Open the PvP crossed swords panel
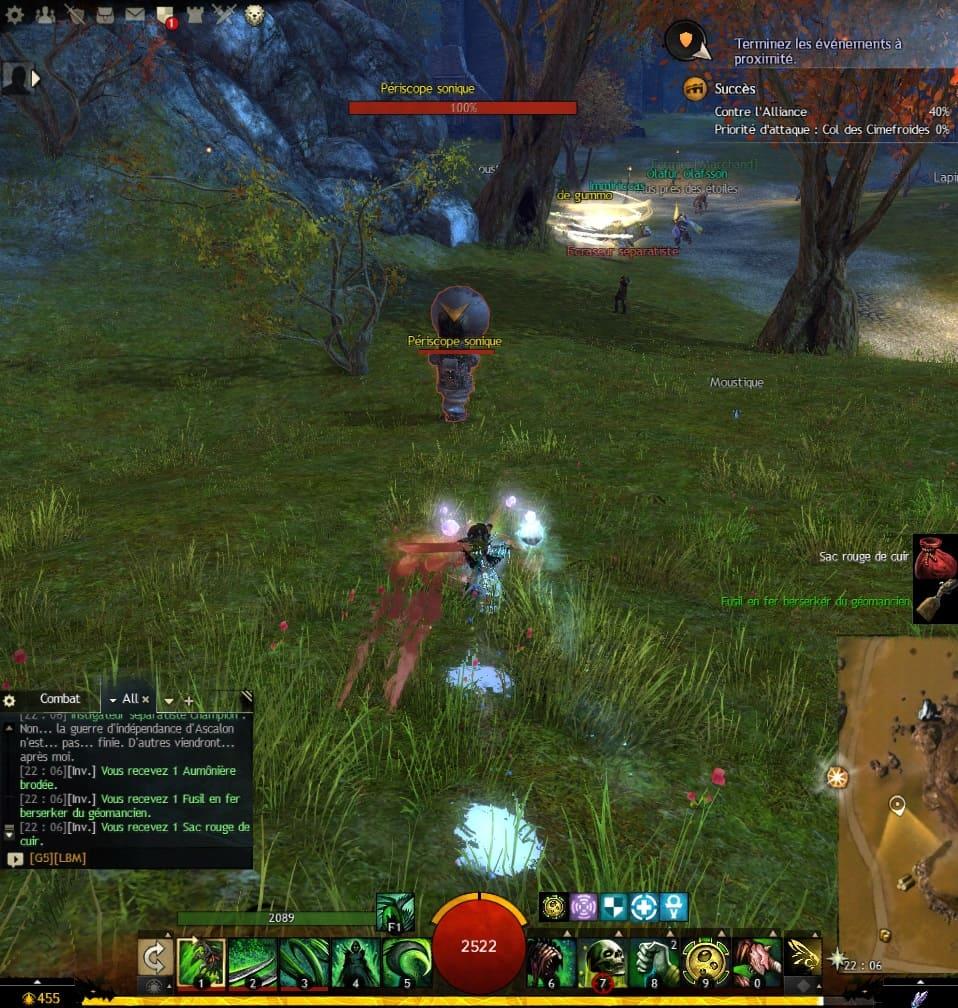Viewport: 958px width, 1008px height. [224, 14]
